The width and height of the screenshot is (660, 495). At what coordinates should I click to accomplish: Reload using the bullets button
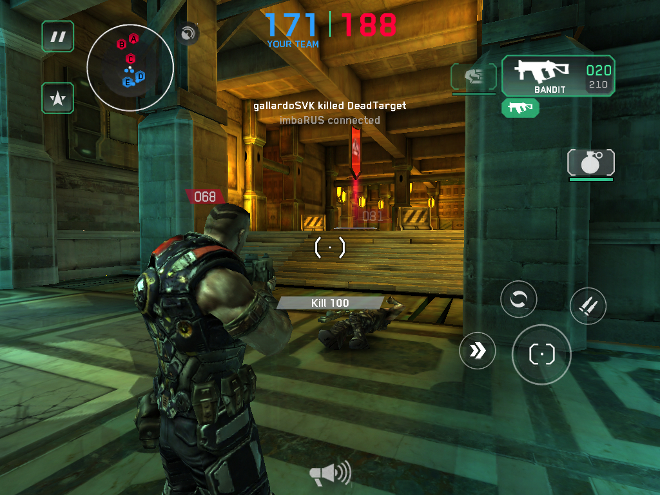tap(587, 306)
